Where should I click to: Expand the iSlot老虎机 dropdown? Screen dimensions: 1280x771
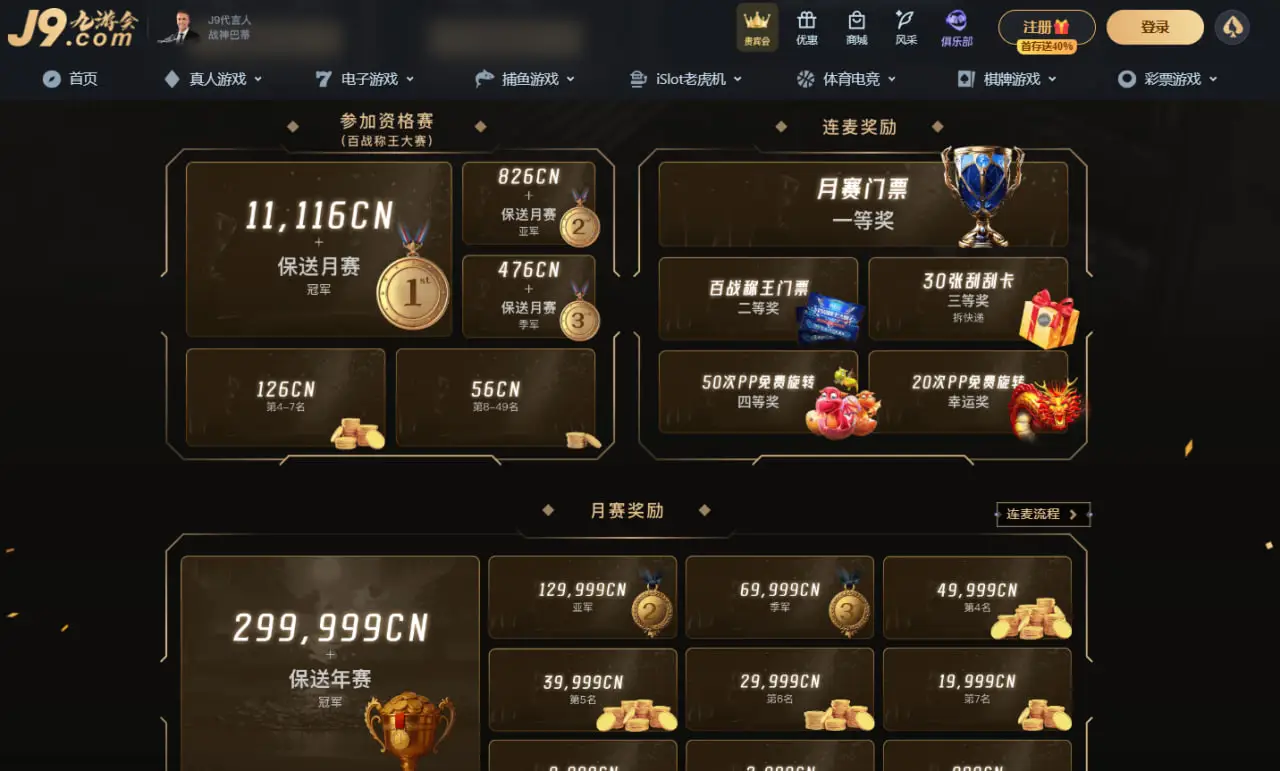687,78
